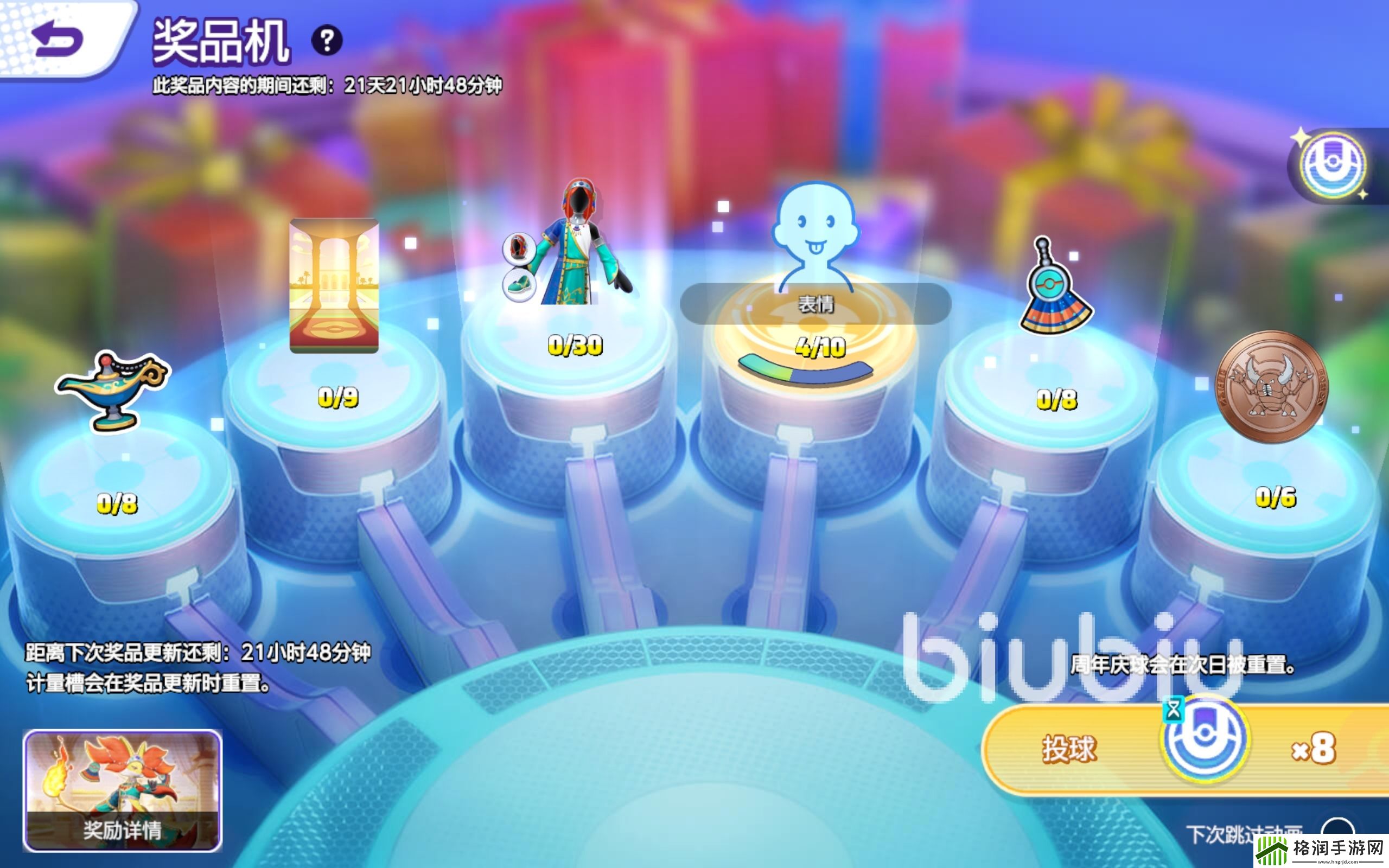Go back using the return arrow
The height and width of the screenshot is (868, 1389).
click(x=58, y=39)
